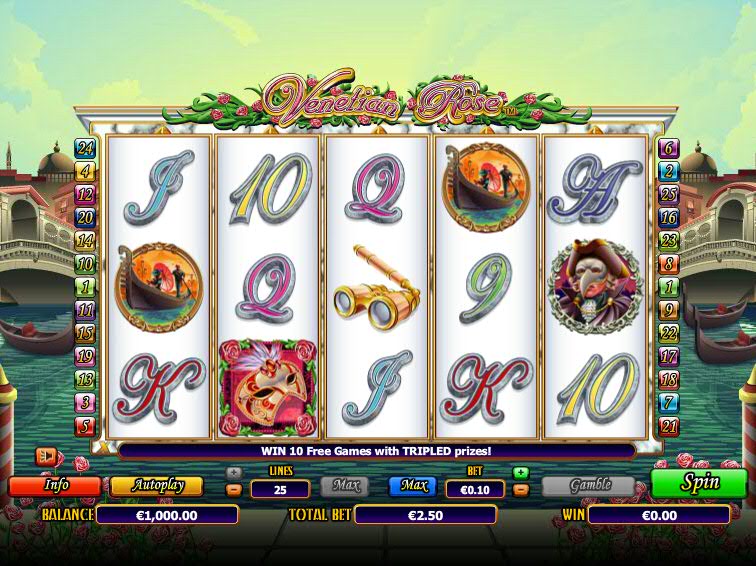This screenshot has width=756, height=566.
Task: Lower the bet amount with minus
Action: tap(520, 490)
